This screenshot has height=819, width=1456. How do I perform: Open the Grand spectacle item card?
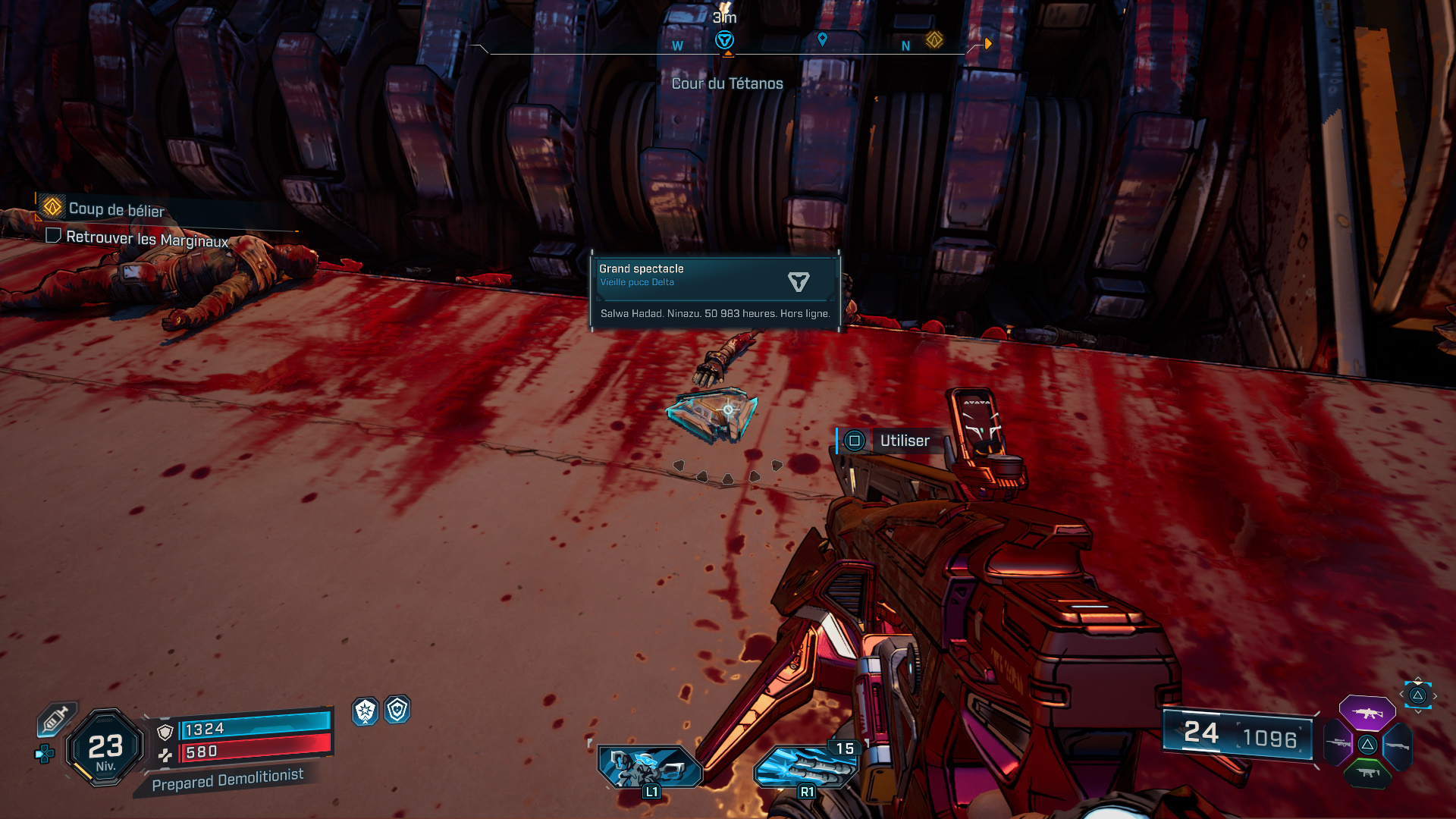[x=715, y=291]
